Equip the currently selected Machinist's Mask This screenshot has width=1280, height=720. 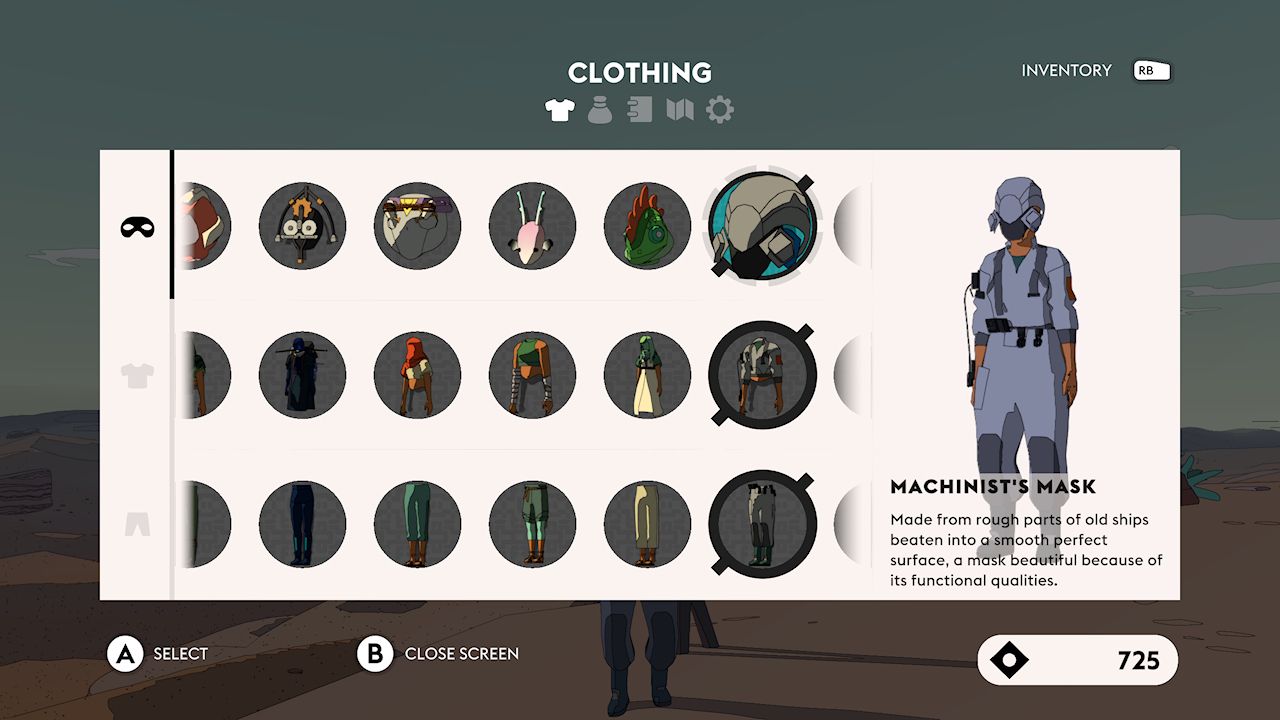[763, 227]
